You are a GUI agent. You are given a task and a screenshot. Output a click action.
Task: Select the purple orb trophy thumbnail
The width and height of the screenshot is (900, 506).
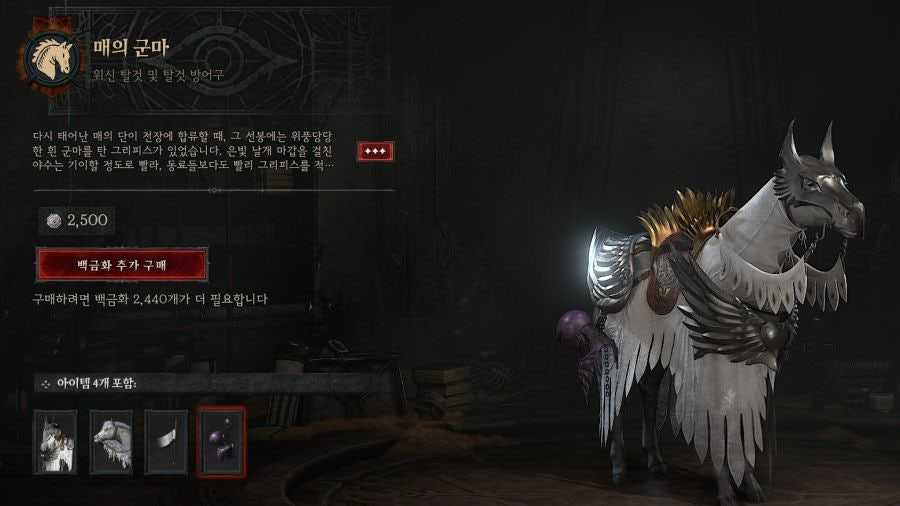pyautogui.click(x=221, y=440)
